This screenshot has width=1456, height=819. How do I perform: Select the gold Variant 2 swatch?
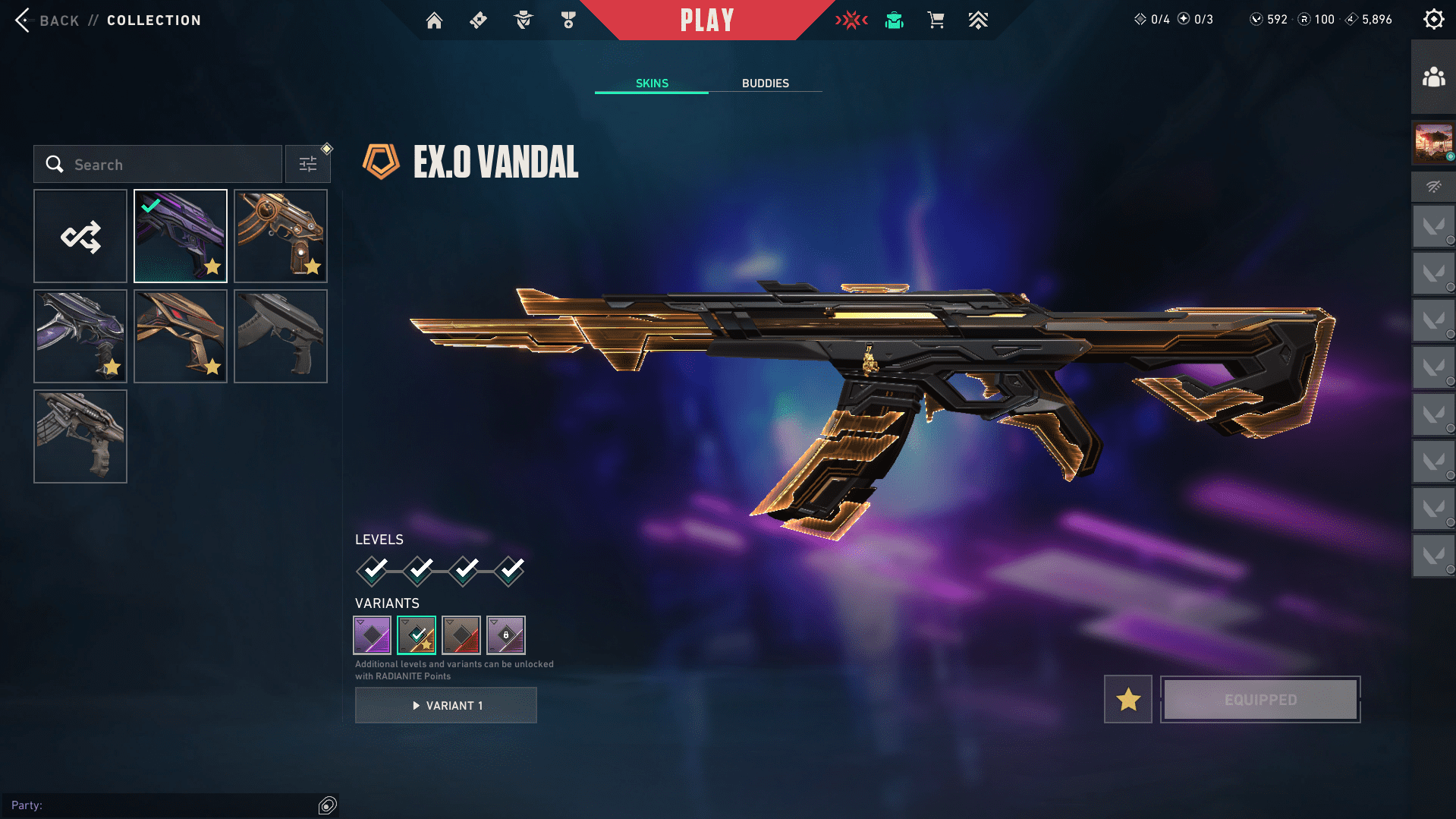(x=417, y=634)
